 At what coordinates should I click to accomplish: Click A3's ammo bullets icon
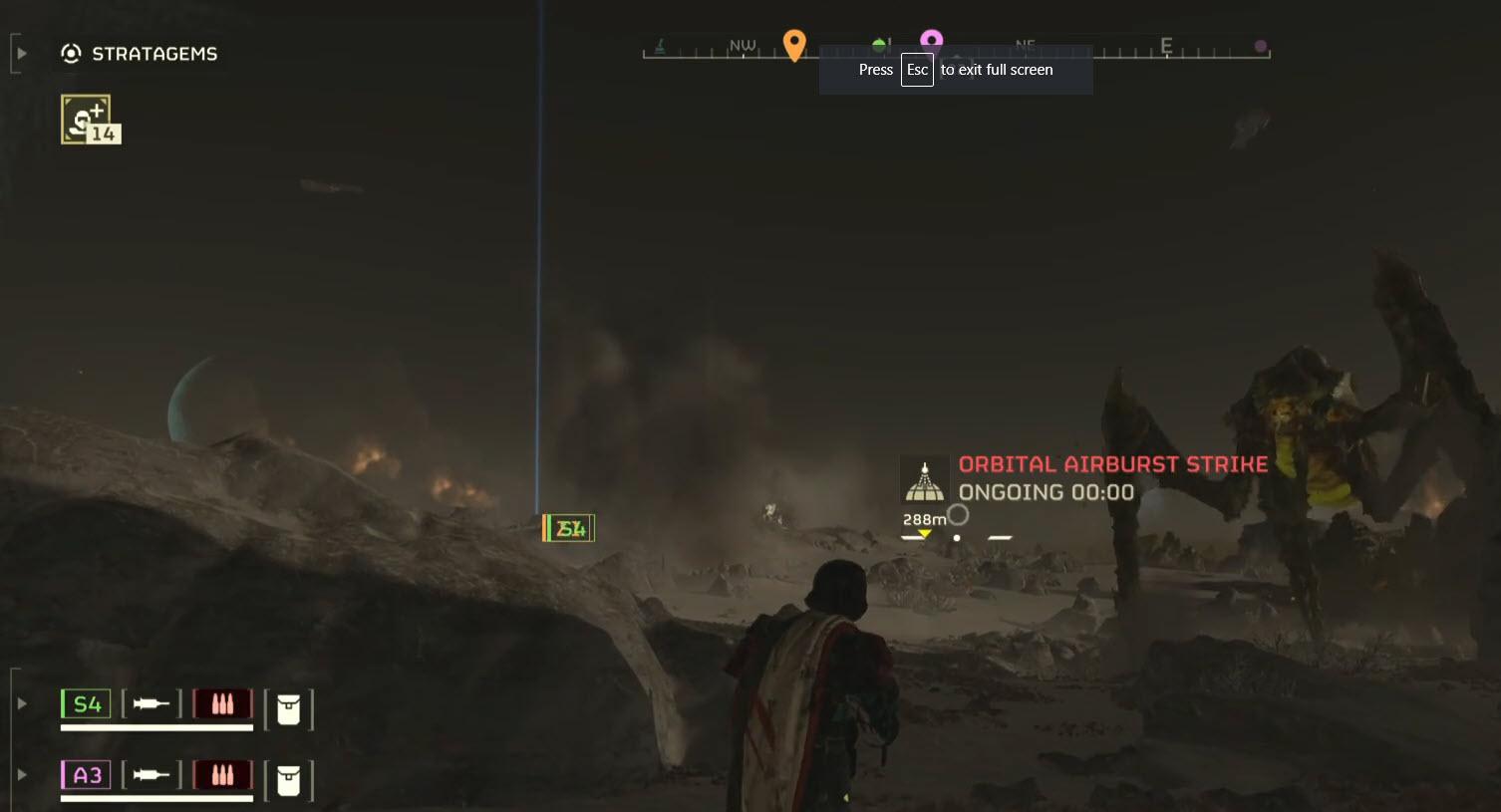pyautogui.click(x=222, y=775)
